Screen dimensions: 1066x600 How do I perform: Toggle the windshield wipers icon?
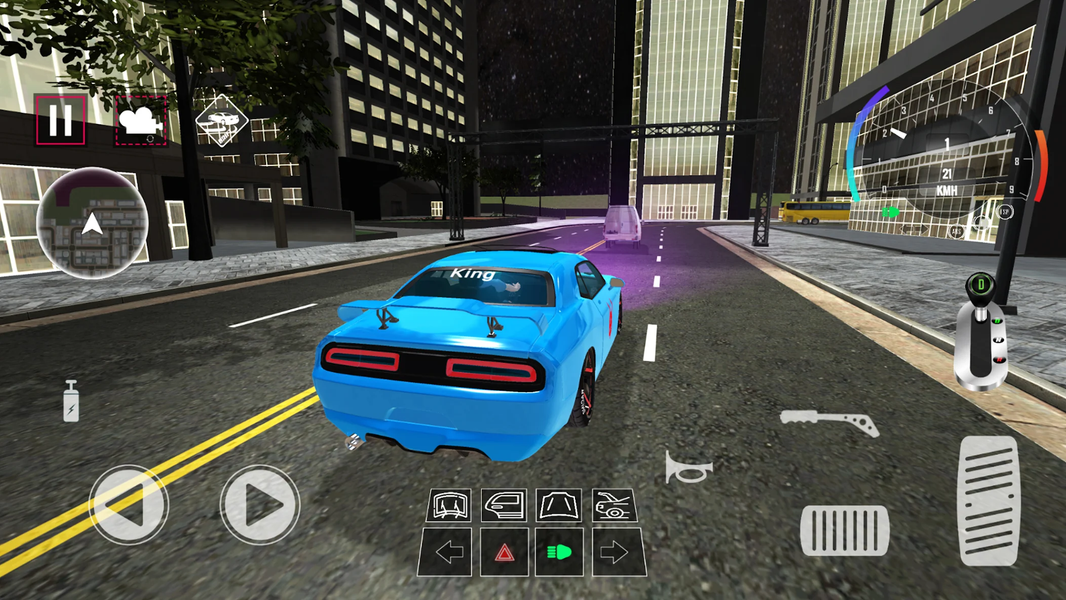(x=449, y=505)
